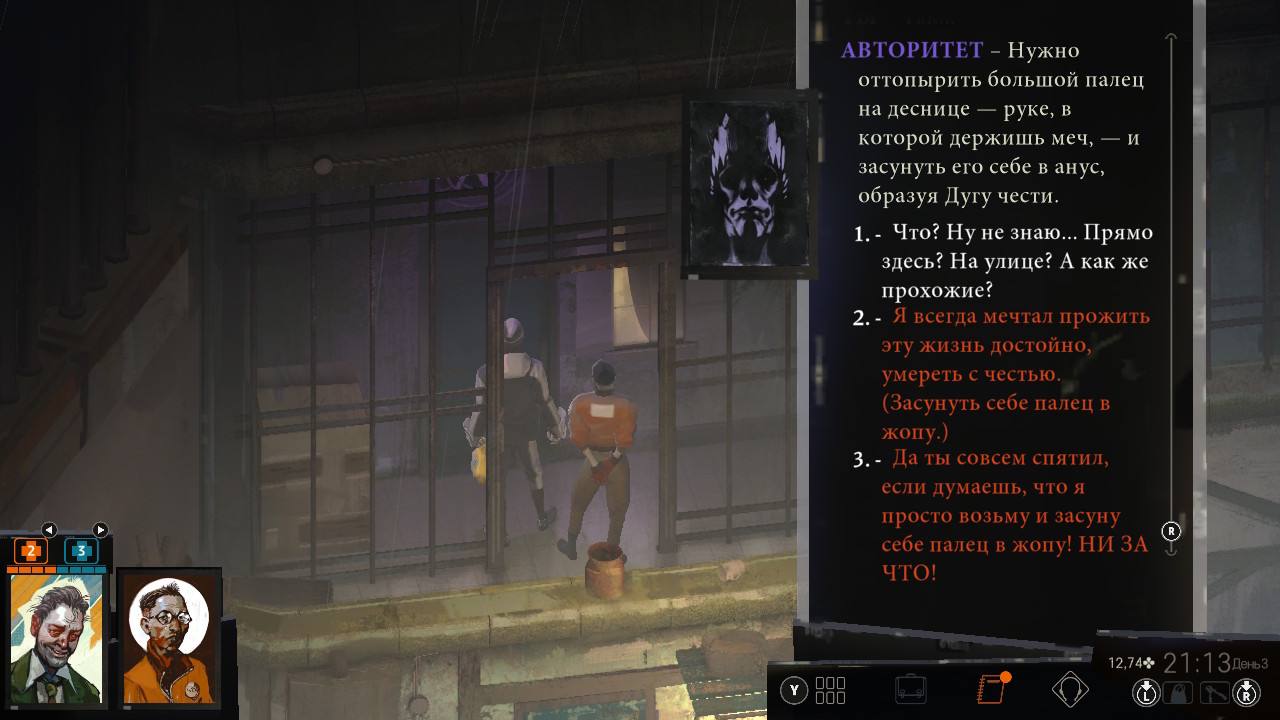Open the orange journal notebook
1280x720 pixels.
[990, 690]
